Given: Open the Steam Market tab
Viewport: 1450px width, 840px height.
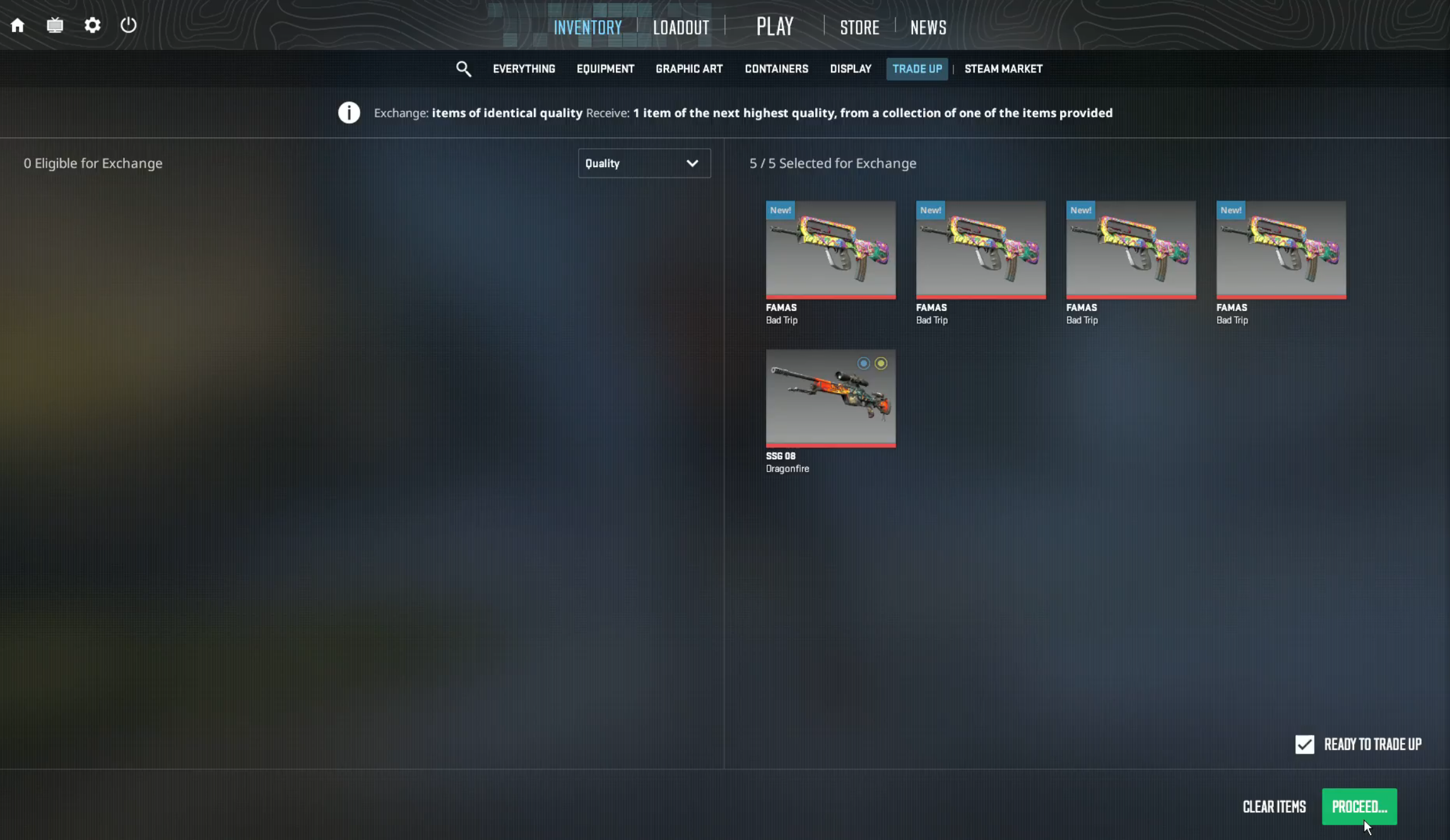Looking at the screenshot, I should tap(1003, 69).
